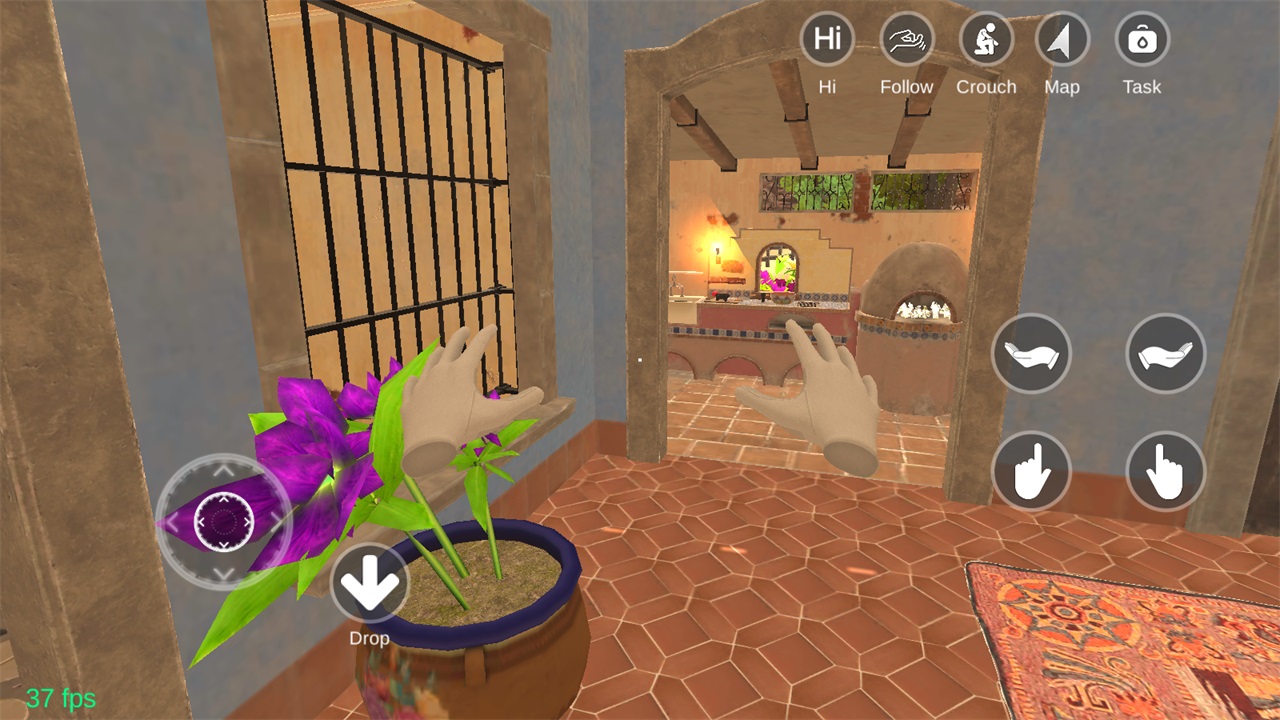Click the right open-palm grab button

pyautogui.click(x=1165, y=353)
